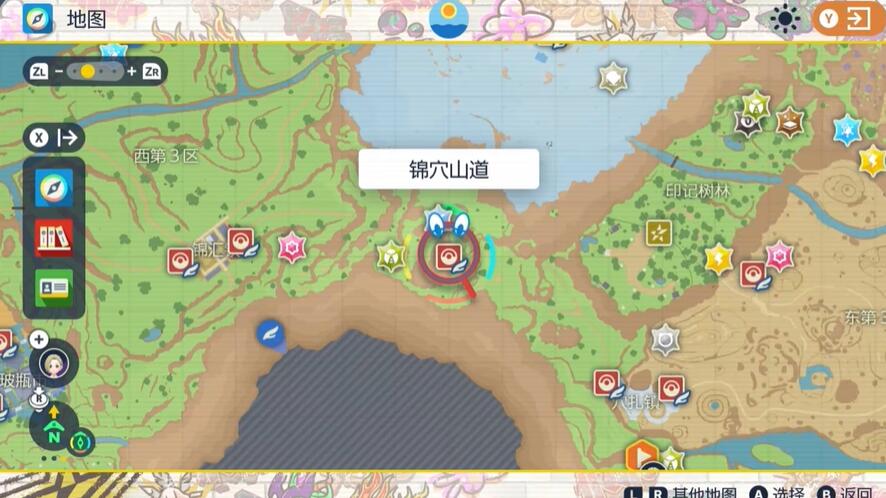
Task: Select the orange hexagon arrow marker
Action: [x=642, y=457]
